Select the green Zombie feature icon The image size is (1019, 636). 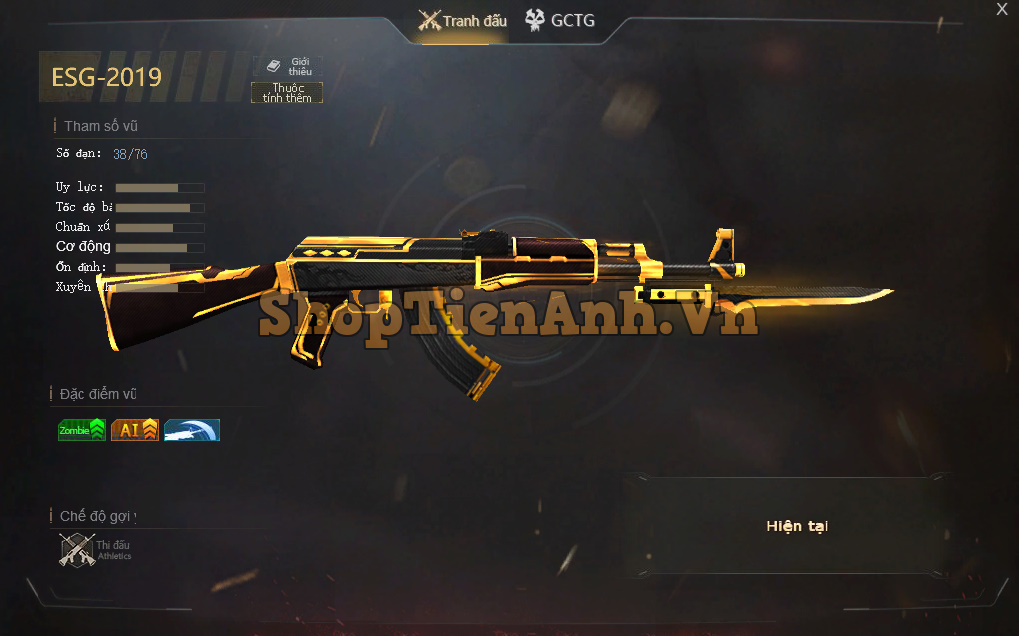[x=81, y=430]
